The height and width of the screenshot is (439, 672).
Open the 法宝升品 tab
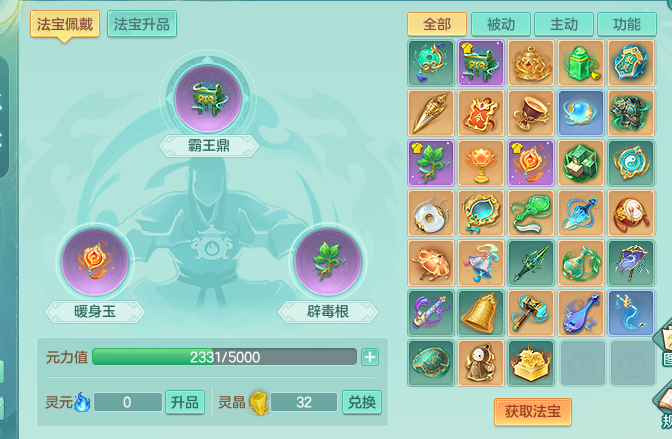coord(142,23)
